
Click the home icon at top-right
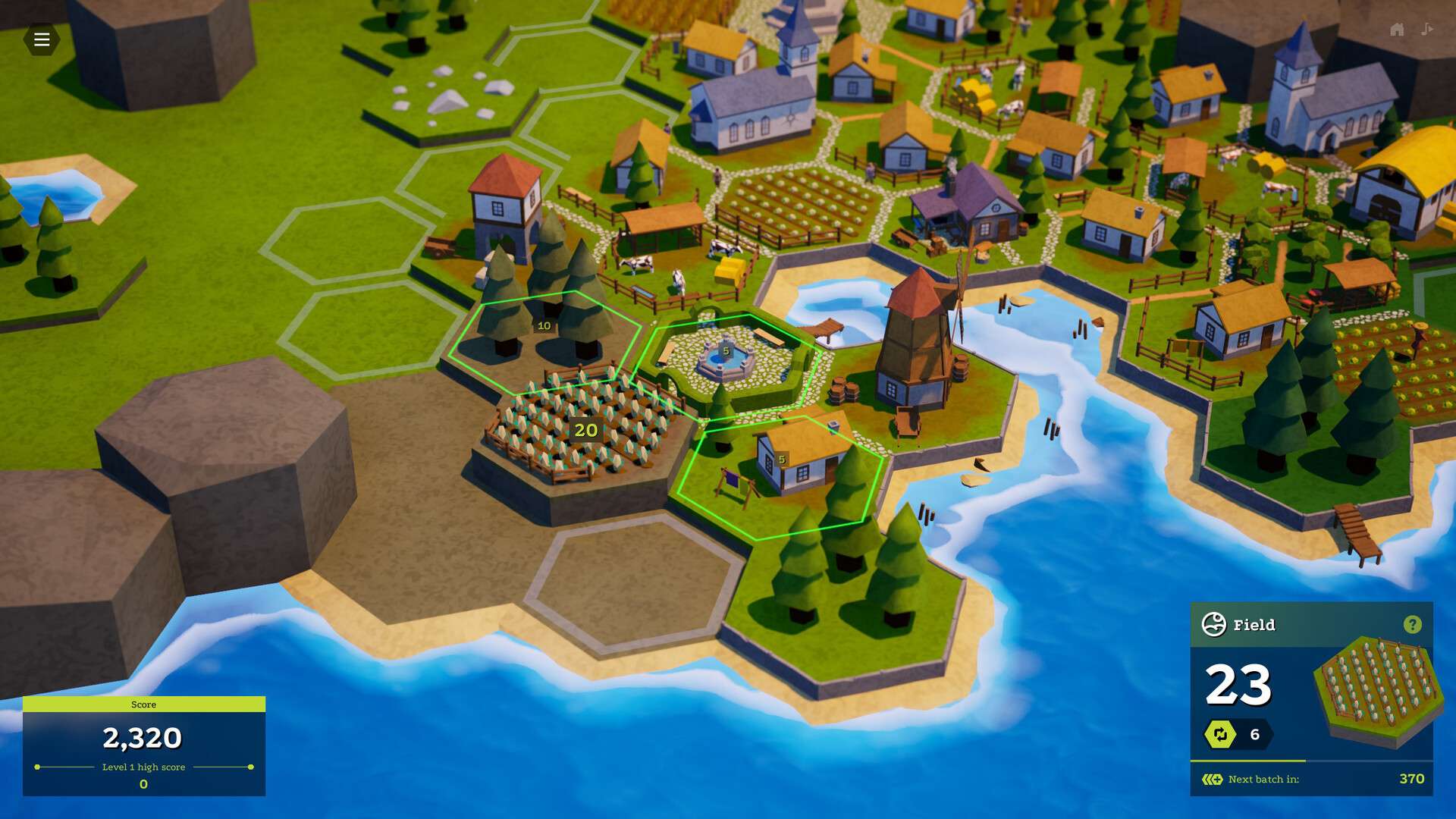(x=1396, y=30)
